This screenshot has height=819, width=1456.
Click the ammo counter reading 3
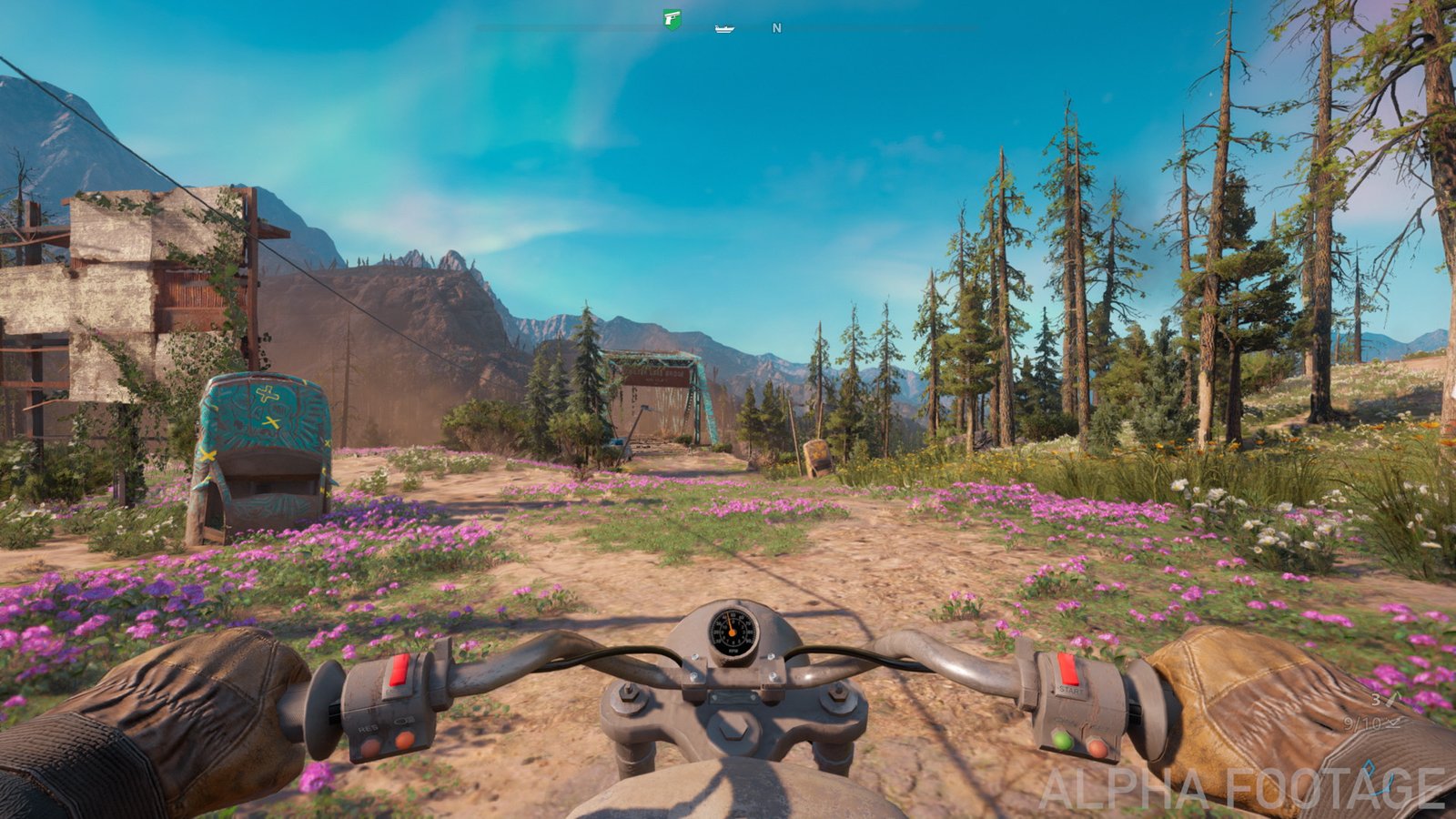(1376, 701)
